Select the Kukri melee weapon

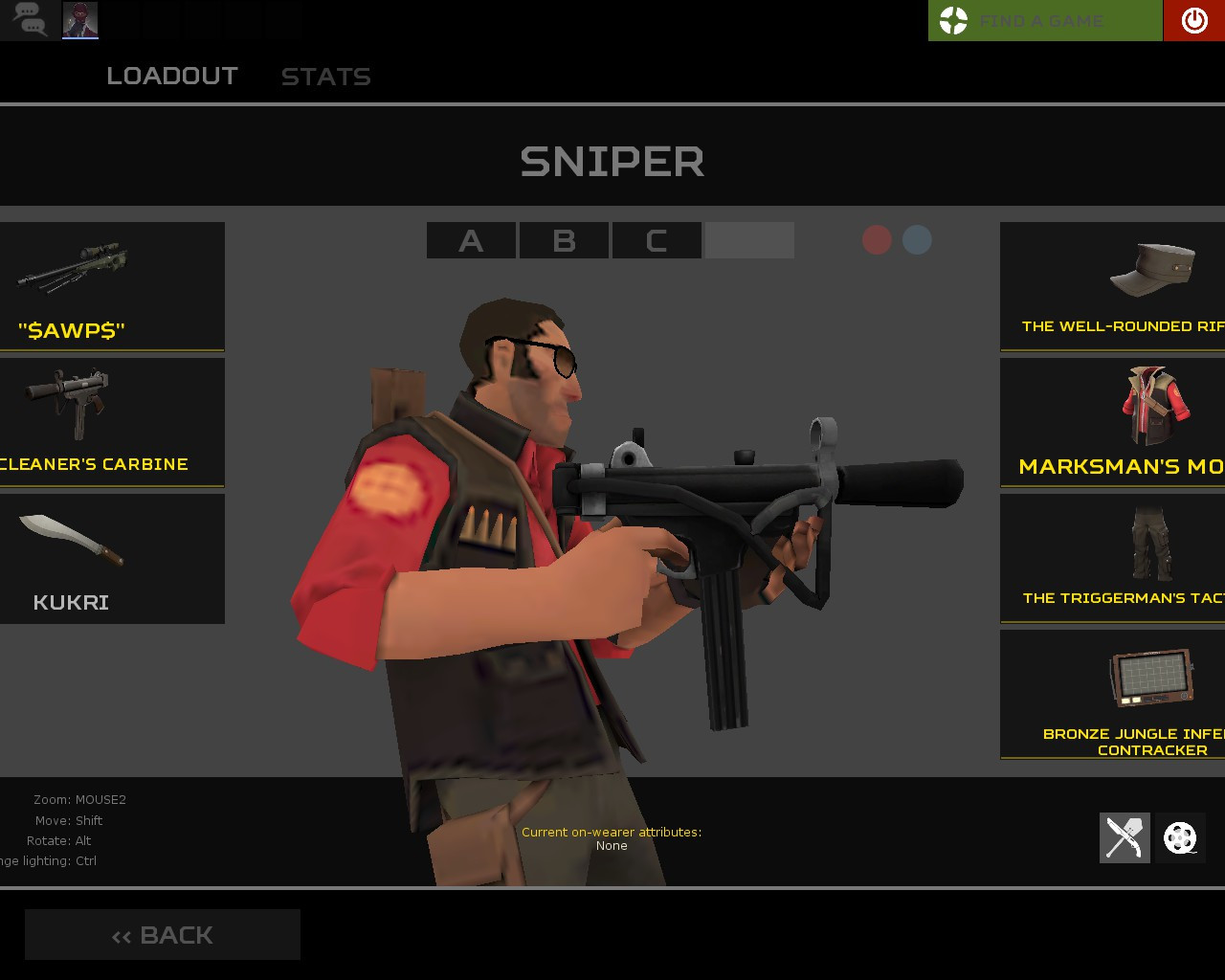pos(112,558)
